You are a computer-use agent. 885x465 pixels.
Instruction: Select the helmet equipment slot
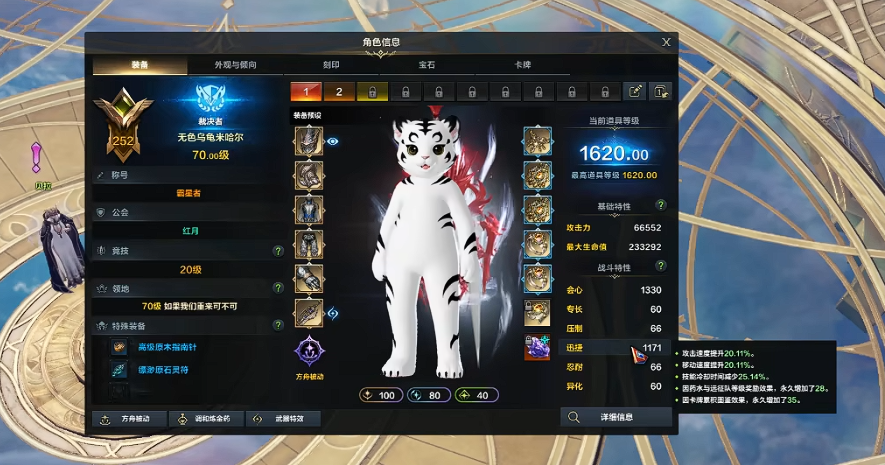pos(308,142)
